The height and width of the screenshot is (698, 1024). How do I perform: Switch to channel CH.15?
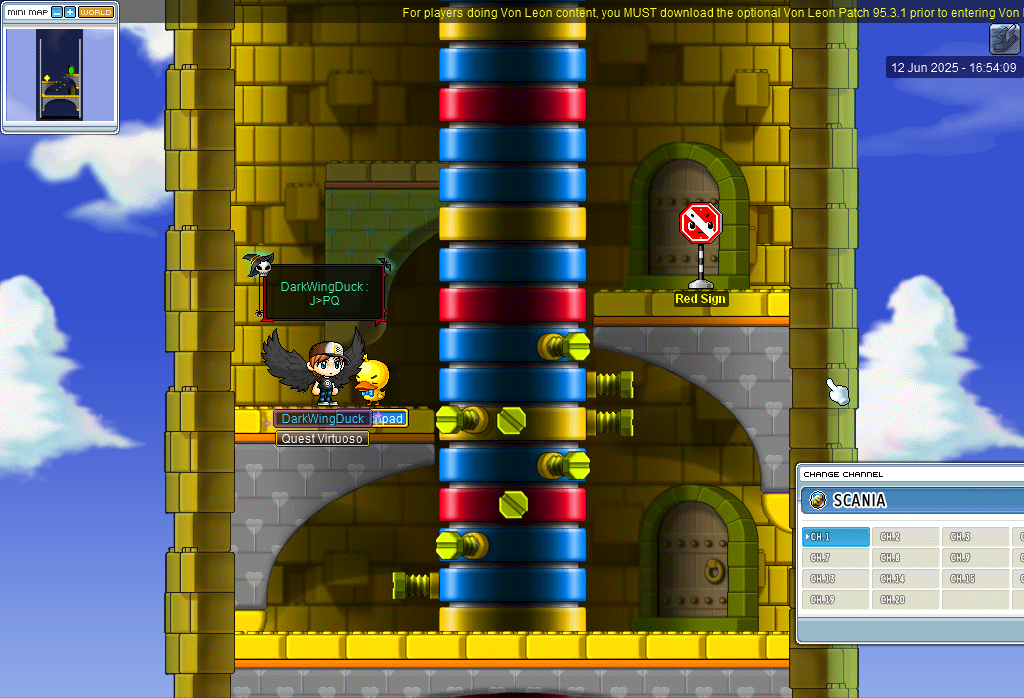(x=975, y=579)
